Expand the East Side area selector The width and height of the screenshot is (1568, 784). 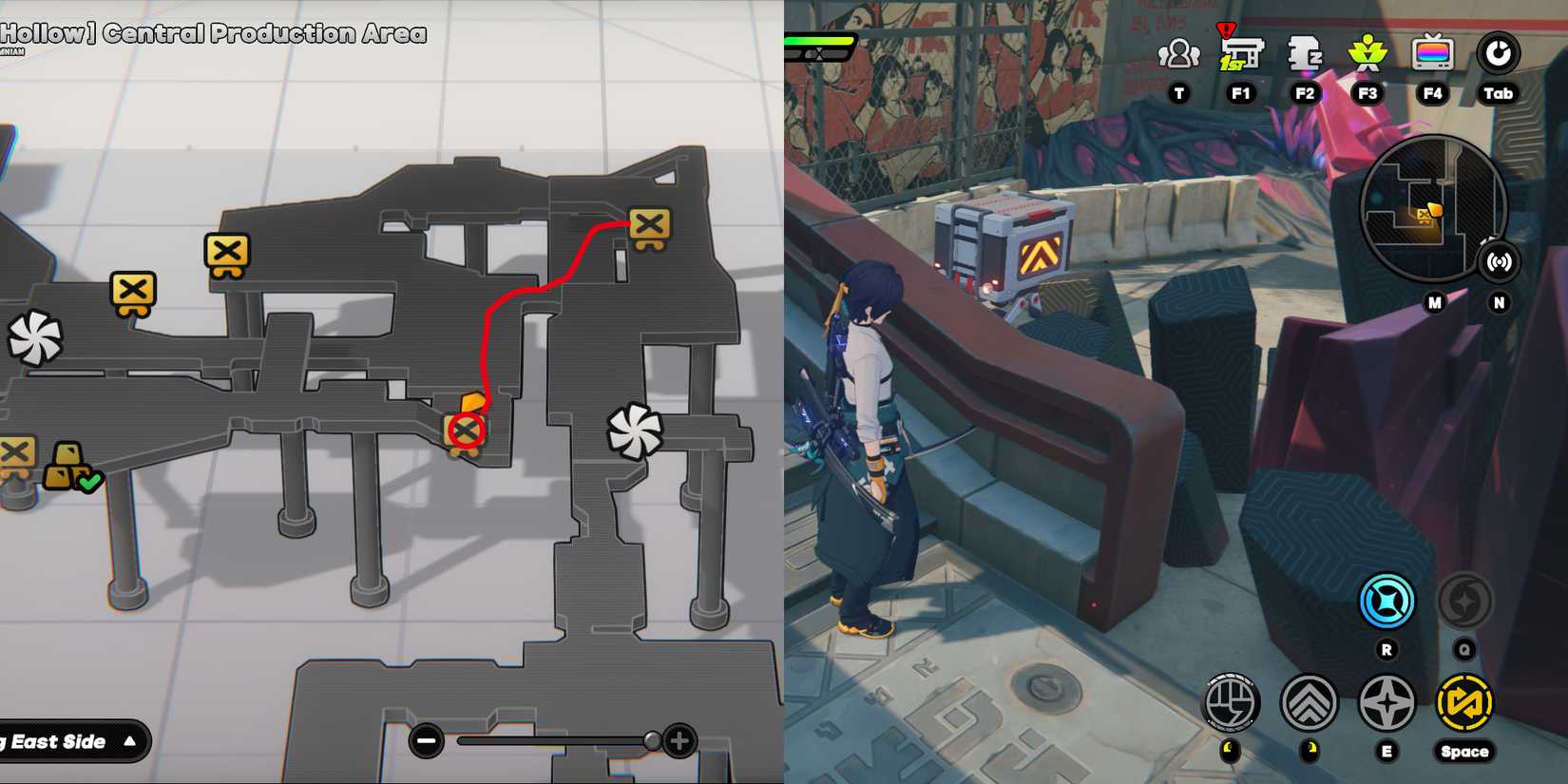pos(74,742)
